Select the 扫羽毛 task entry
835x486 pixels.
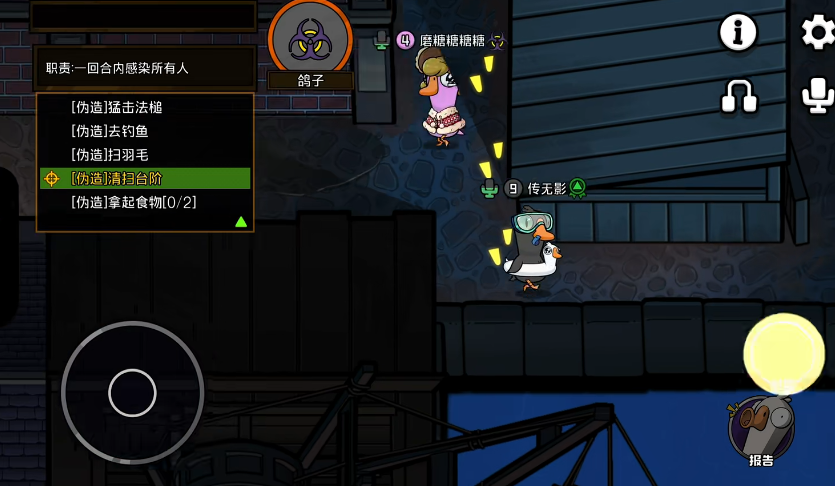click(110, 155)
